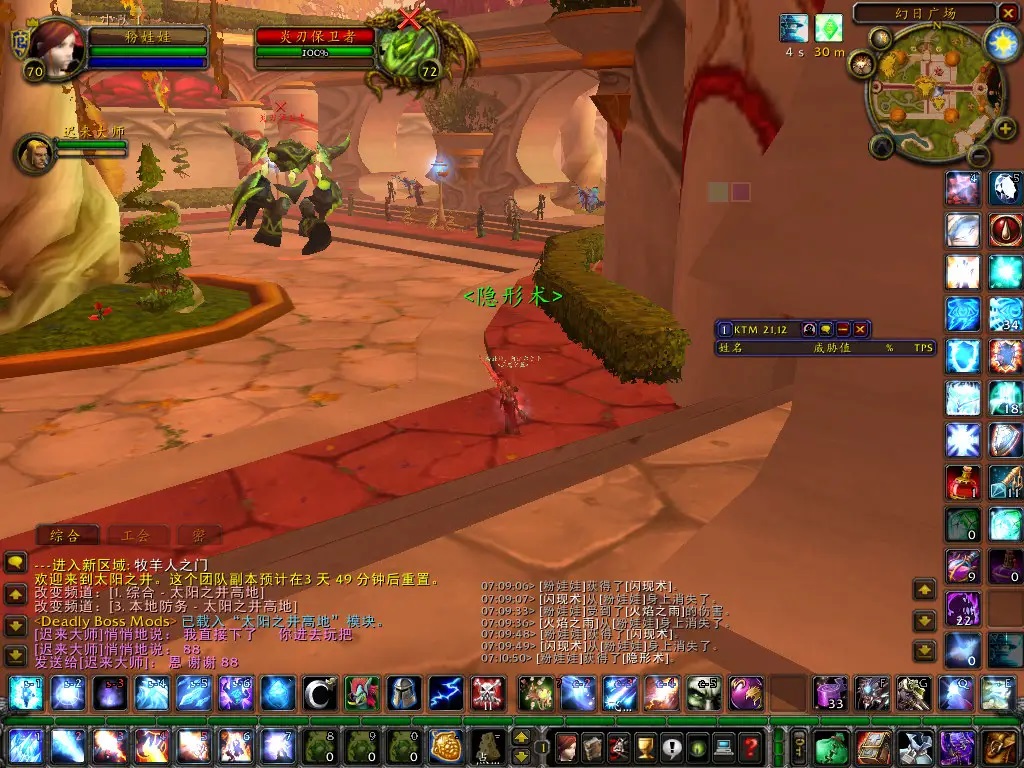Open the chat menu speech bubble button
The width and height of the screenshot is (1024, 768).
pos(15,562)
